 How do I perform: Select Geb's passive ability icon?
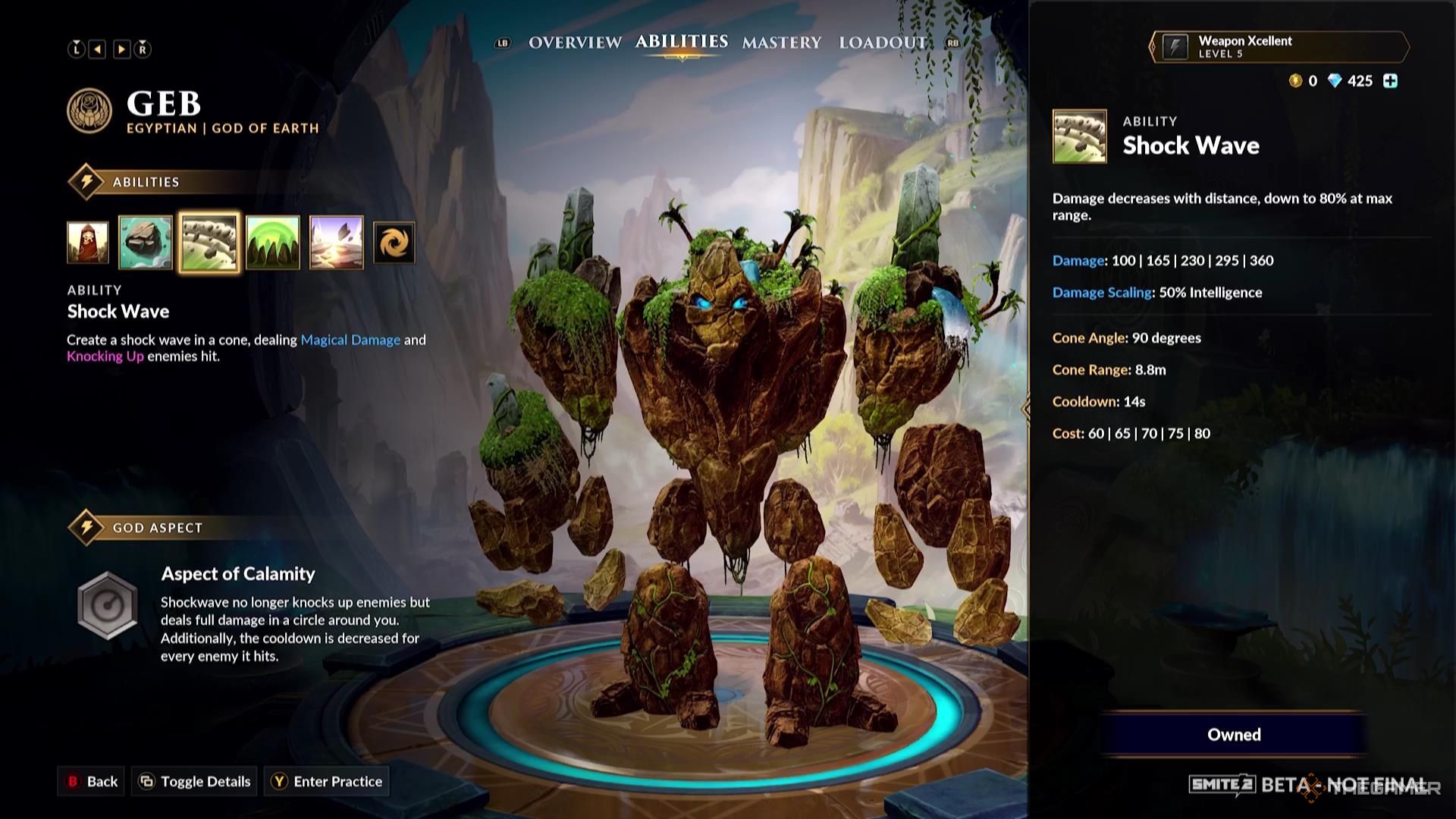pyautogui.click(x=87, y=241)
